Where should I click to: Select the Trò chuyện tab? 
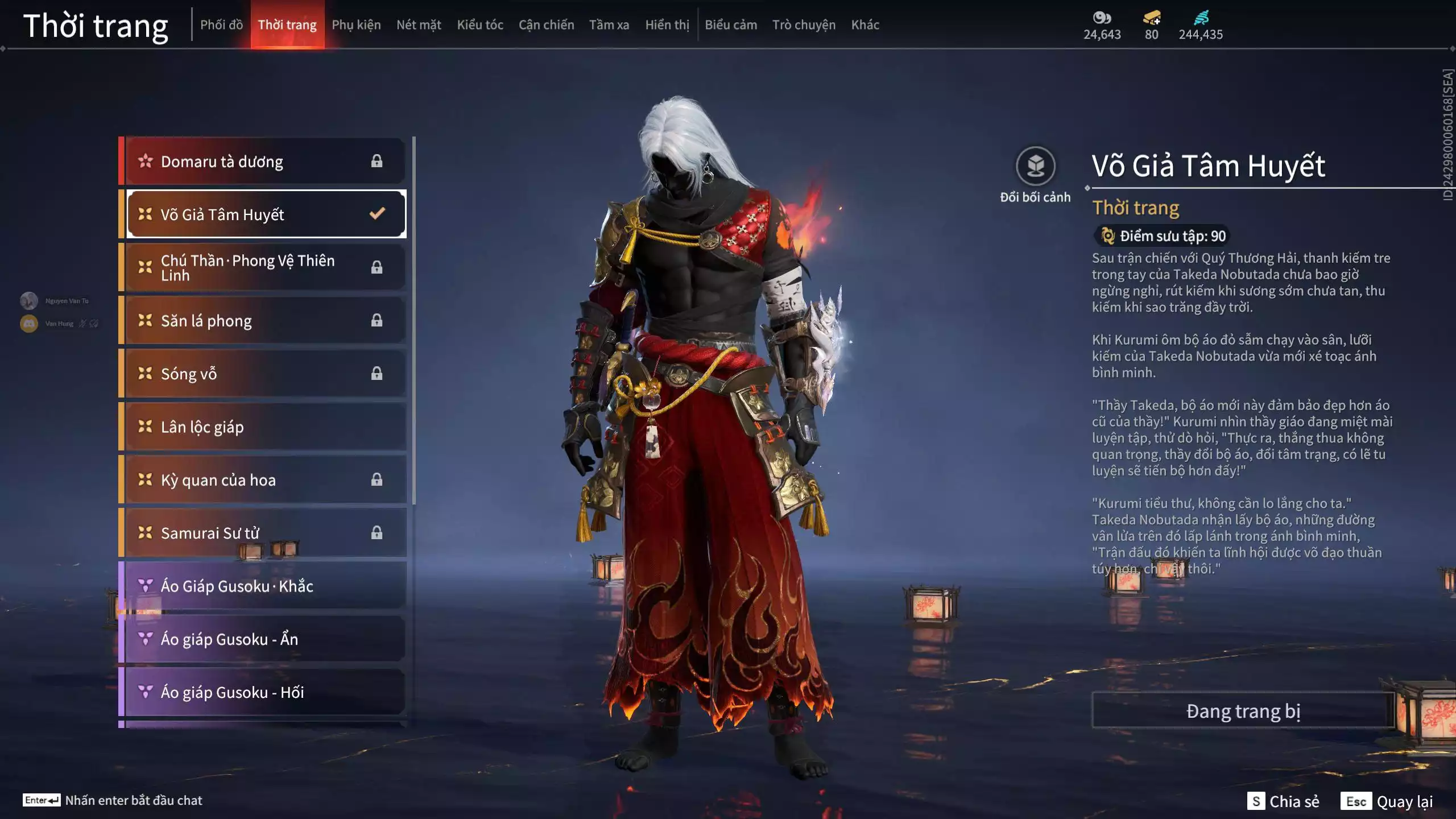click(x=804, y=25)
